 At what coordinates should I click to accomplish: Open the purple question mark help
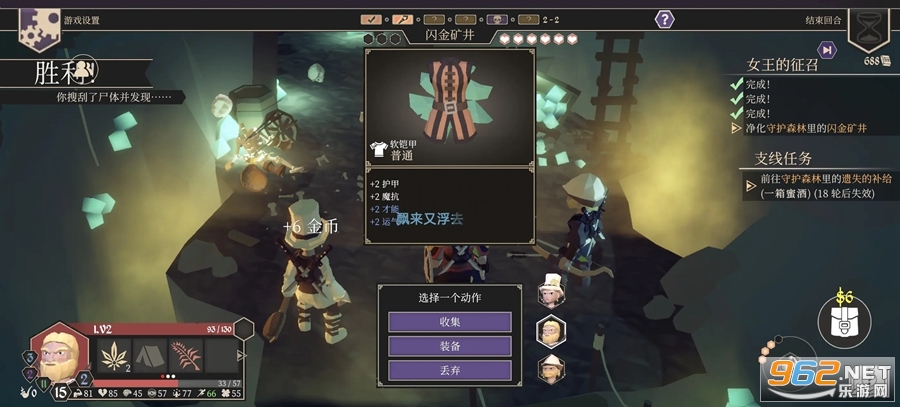point(665,19)
